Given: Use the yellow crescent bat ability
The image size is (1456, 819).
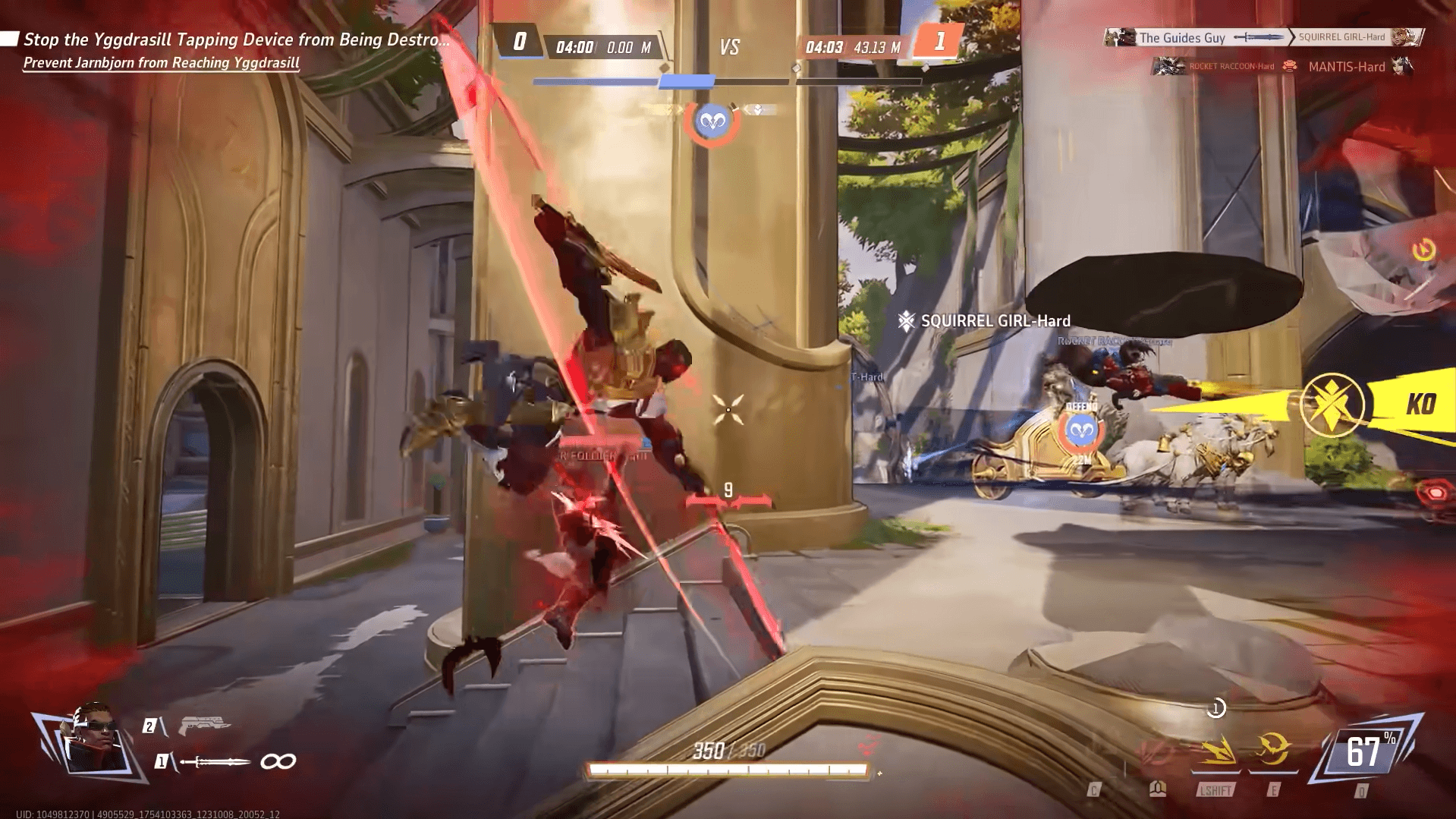Looking at the screenshot, I should (x=1272, y=751).
